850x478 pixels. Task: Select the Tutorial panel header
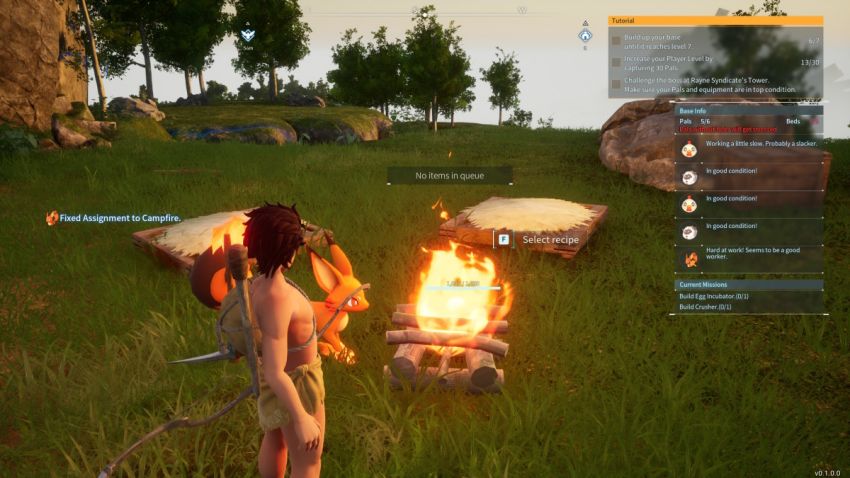(x=715, y=20)
